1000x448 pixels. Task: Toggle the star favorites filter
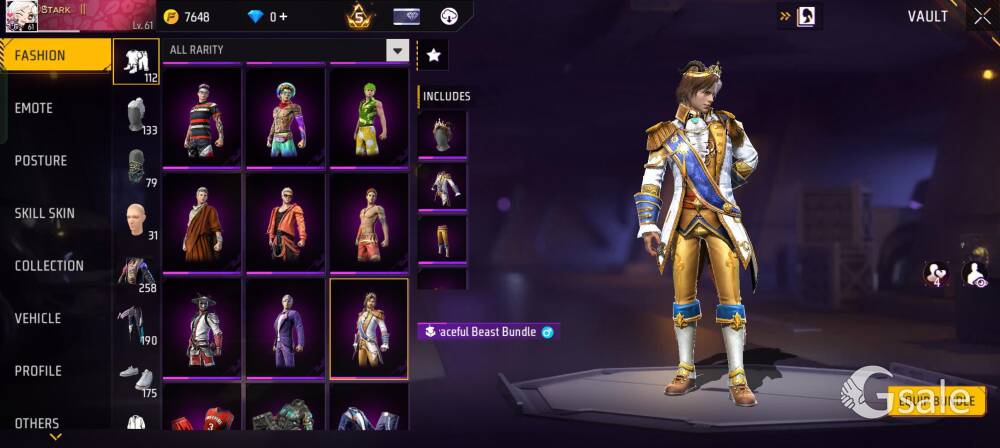coord(433,56)
